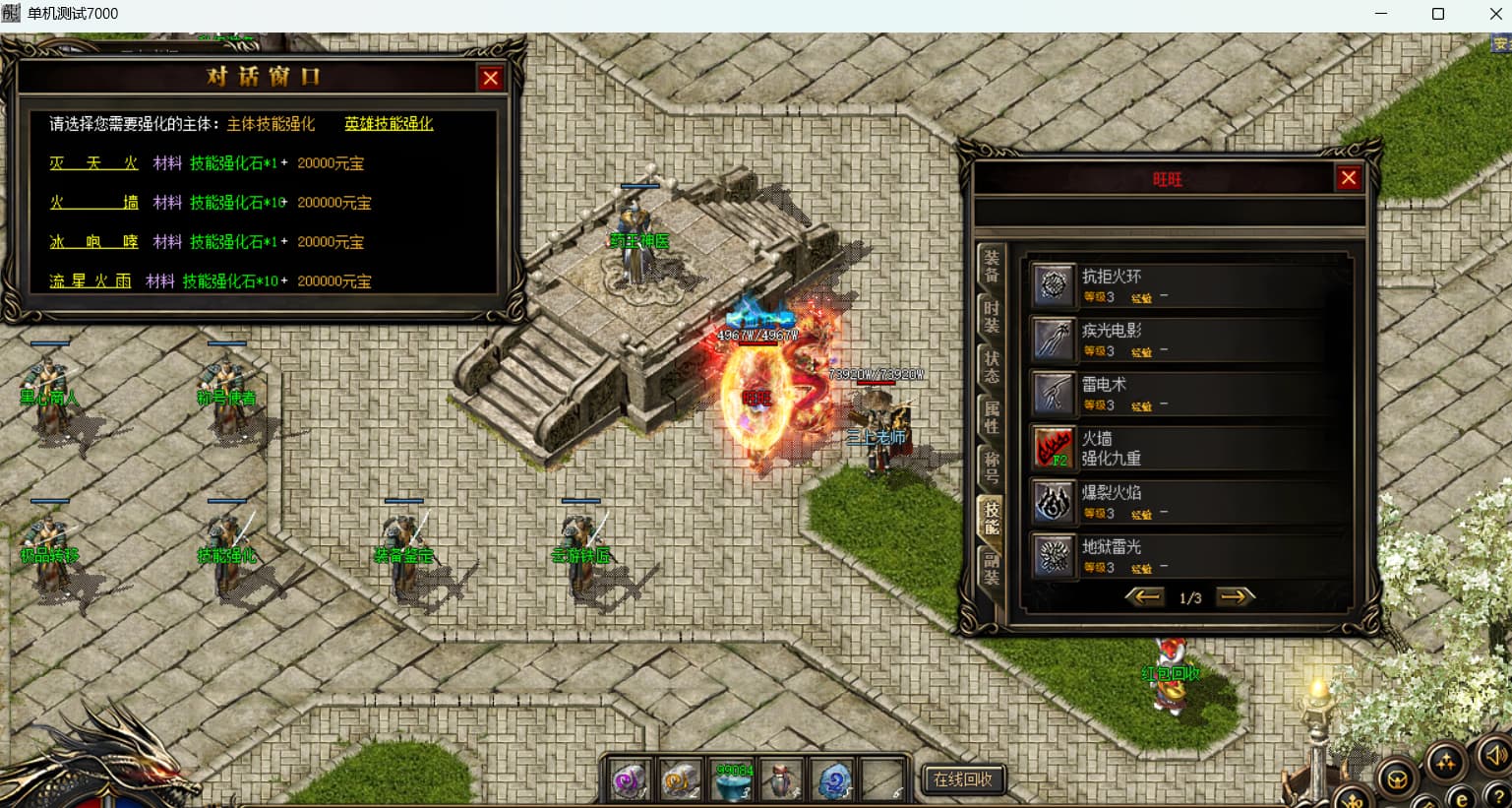Select 灭天火 skill enhancement

(x=93, y=163)
